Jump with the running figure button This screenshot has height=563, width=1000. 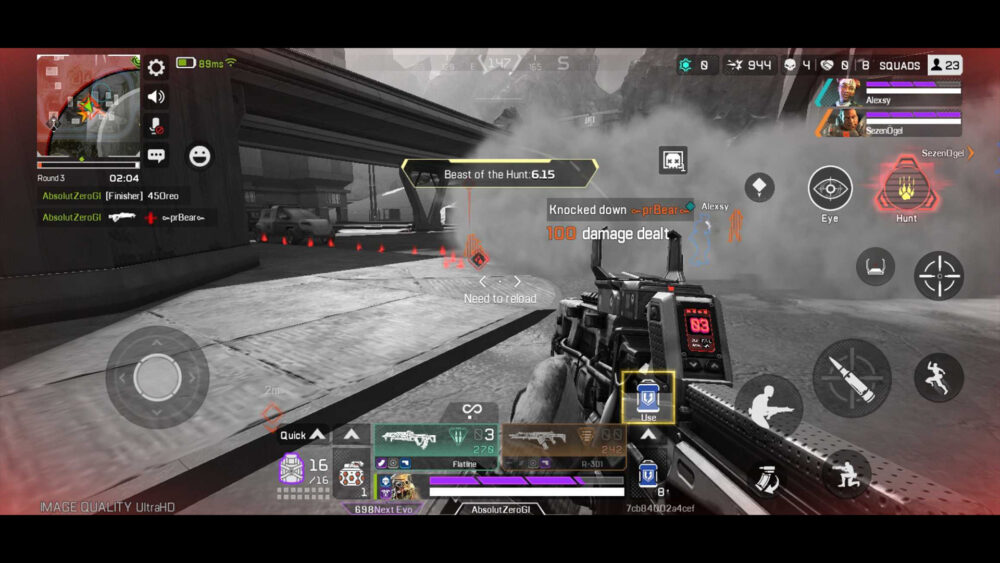click(x=938, y=377)
